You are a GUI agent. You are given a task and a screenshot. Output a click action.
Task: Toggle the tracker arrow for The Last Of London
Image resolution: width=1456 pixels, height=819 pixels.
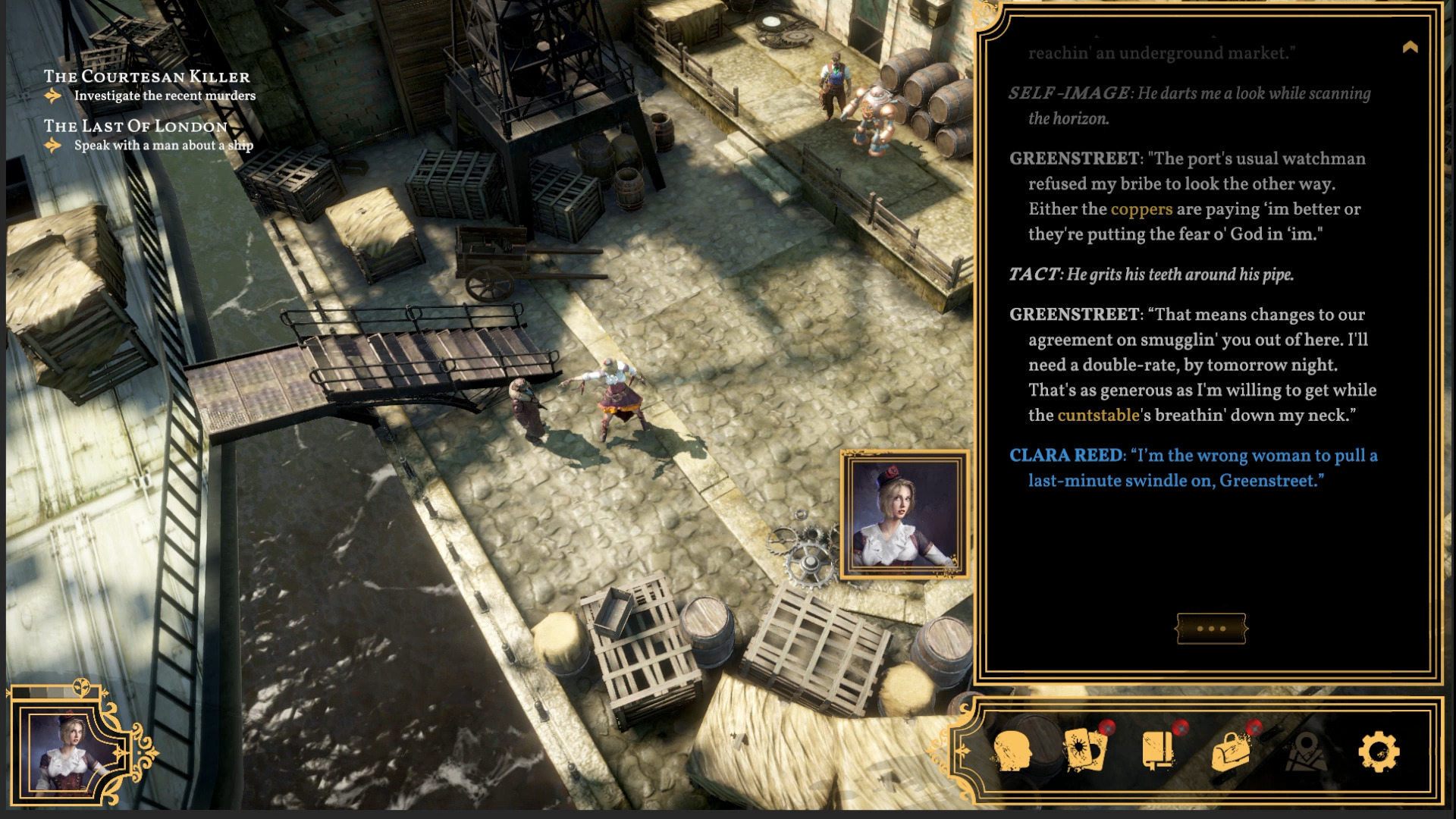coord(52,146)
